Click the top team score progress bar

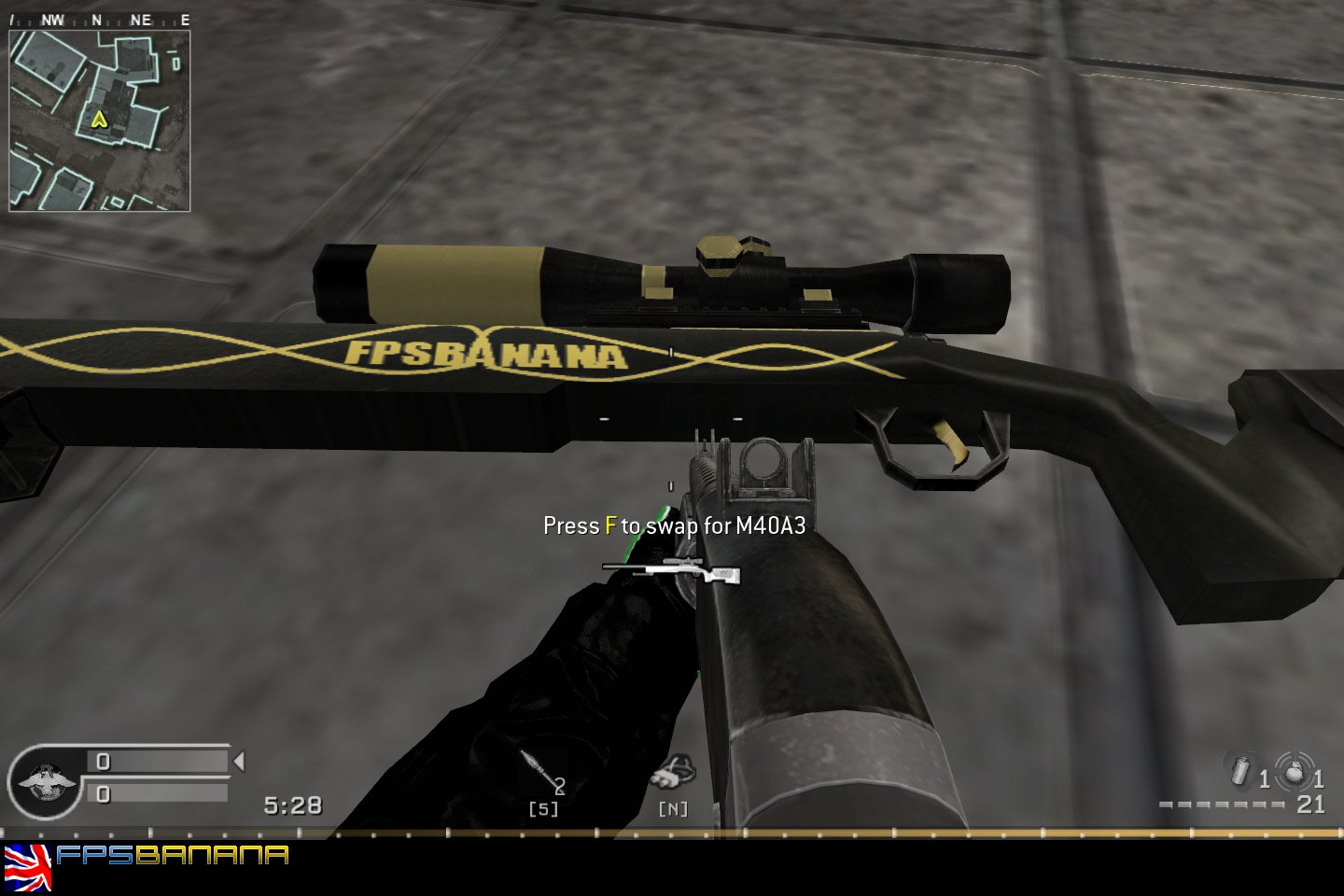click(x=157, y=761)
